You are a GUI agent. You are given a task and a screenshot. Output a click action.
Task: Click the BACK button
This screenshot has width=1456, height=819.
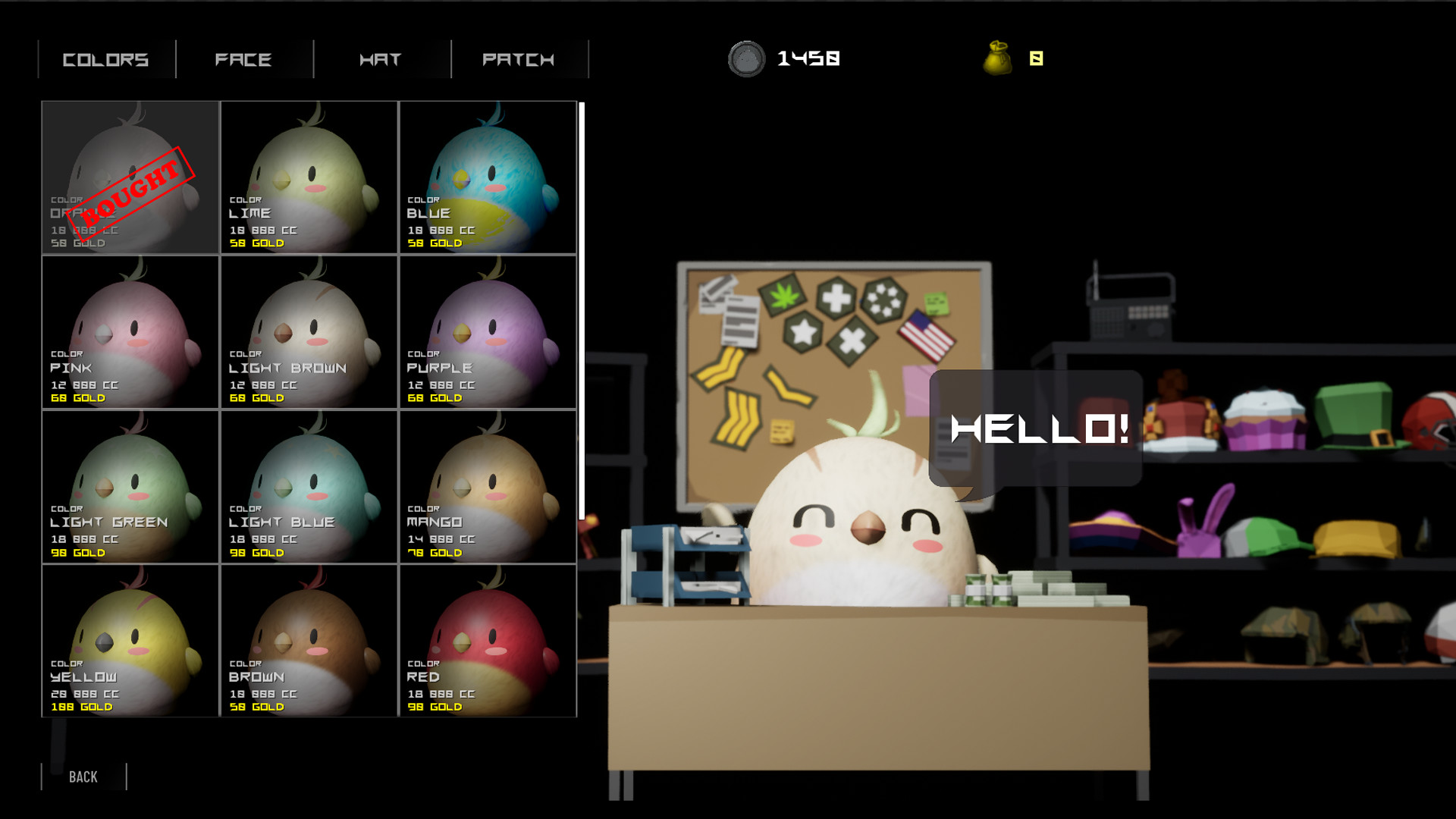click(83, 777)
